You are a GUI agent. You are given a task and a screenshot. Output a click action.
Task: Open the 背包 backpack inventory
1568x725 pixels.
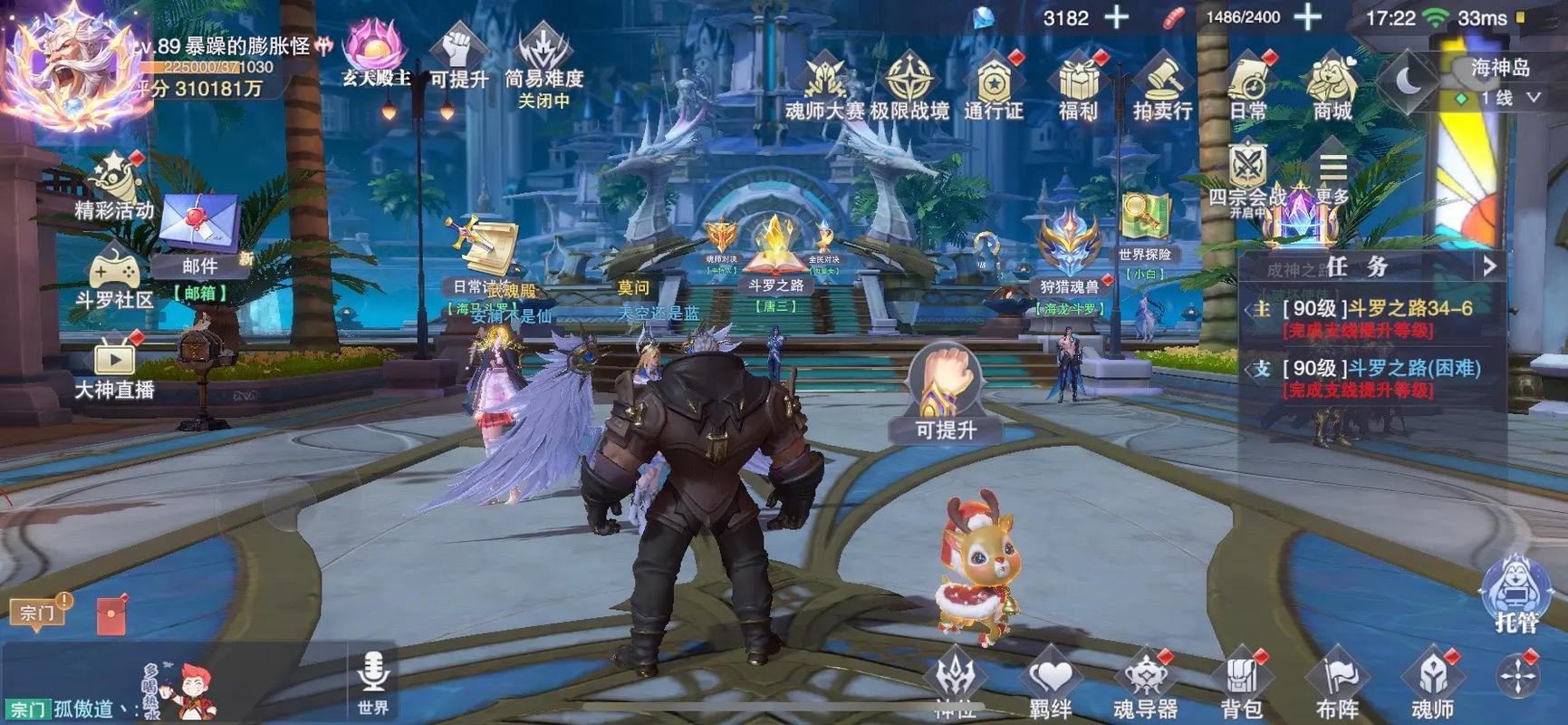coord(1241,685)
